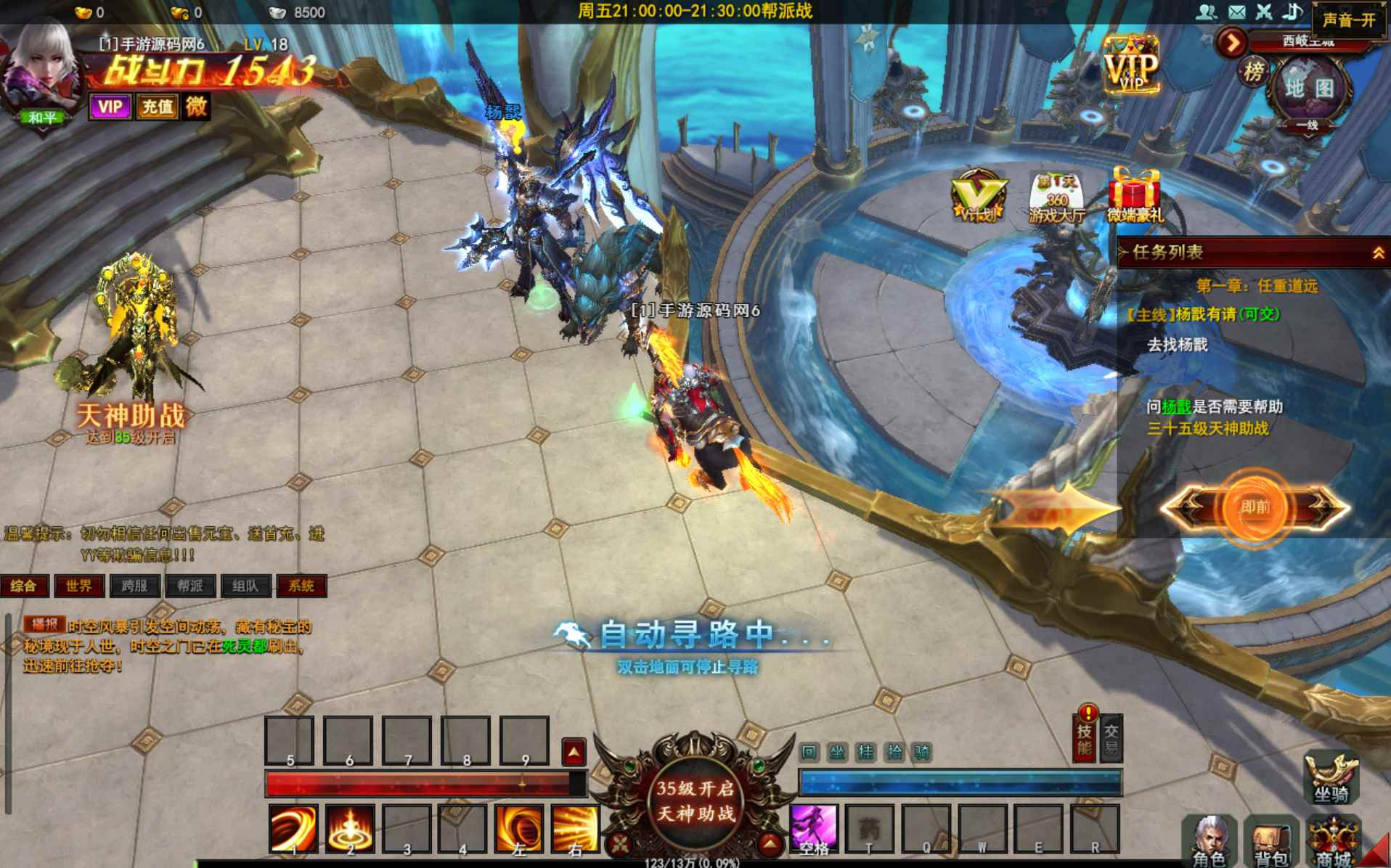Open the 微端豪礼 gift box icon

(1135, 195)
